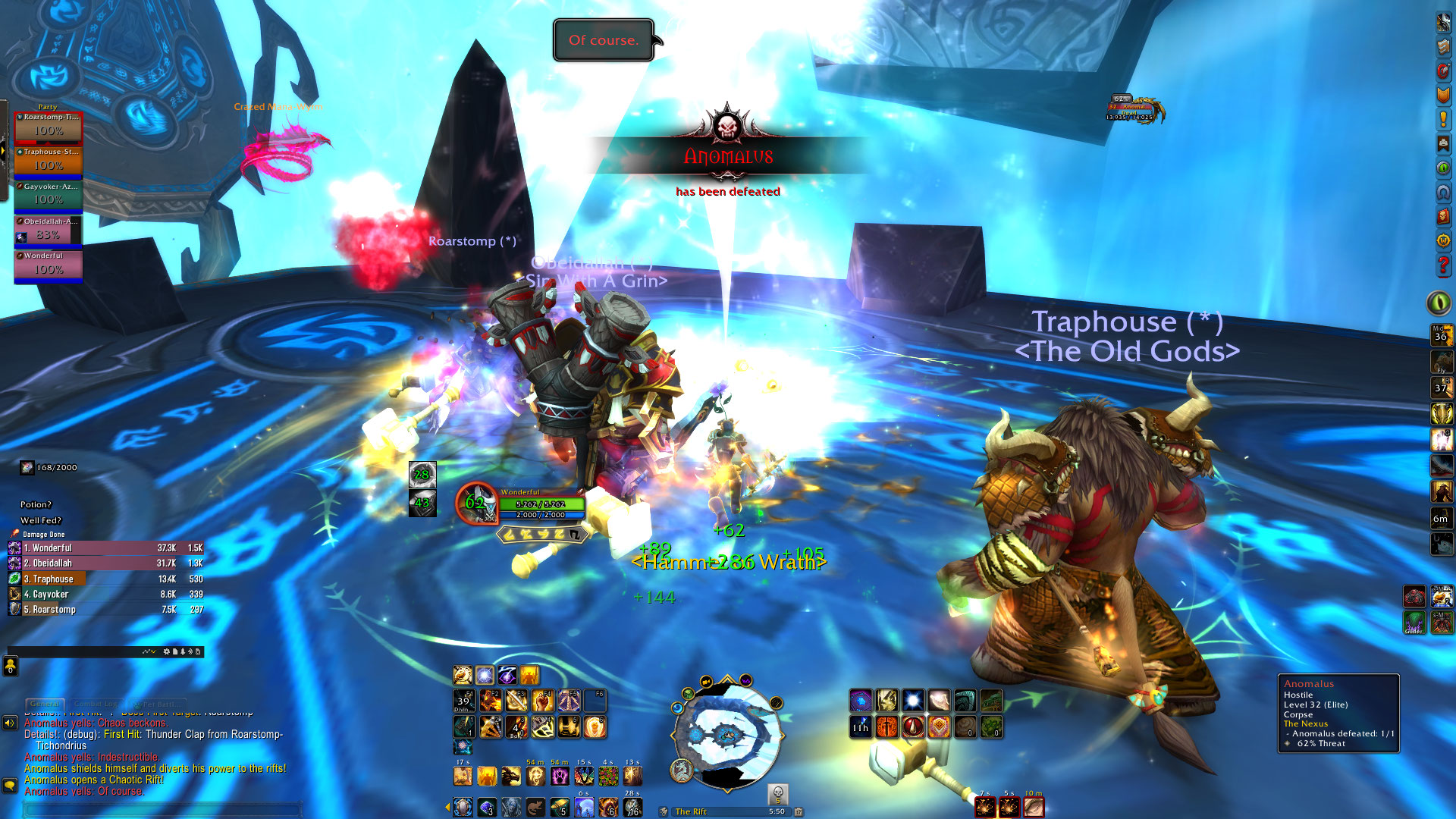
Task: Click the chat bubble button
Action: (x=10, y=785)
